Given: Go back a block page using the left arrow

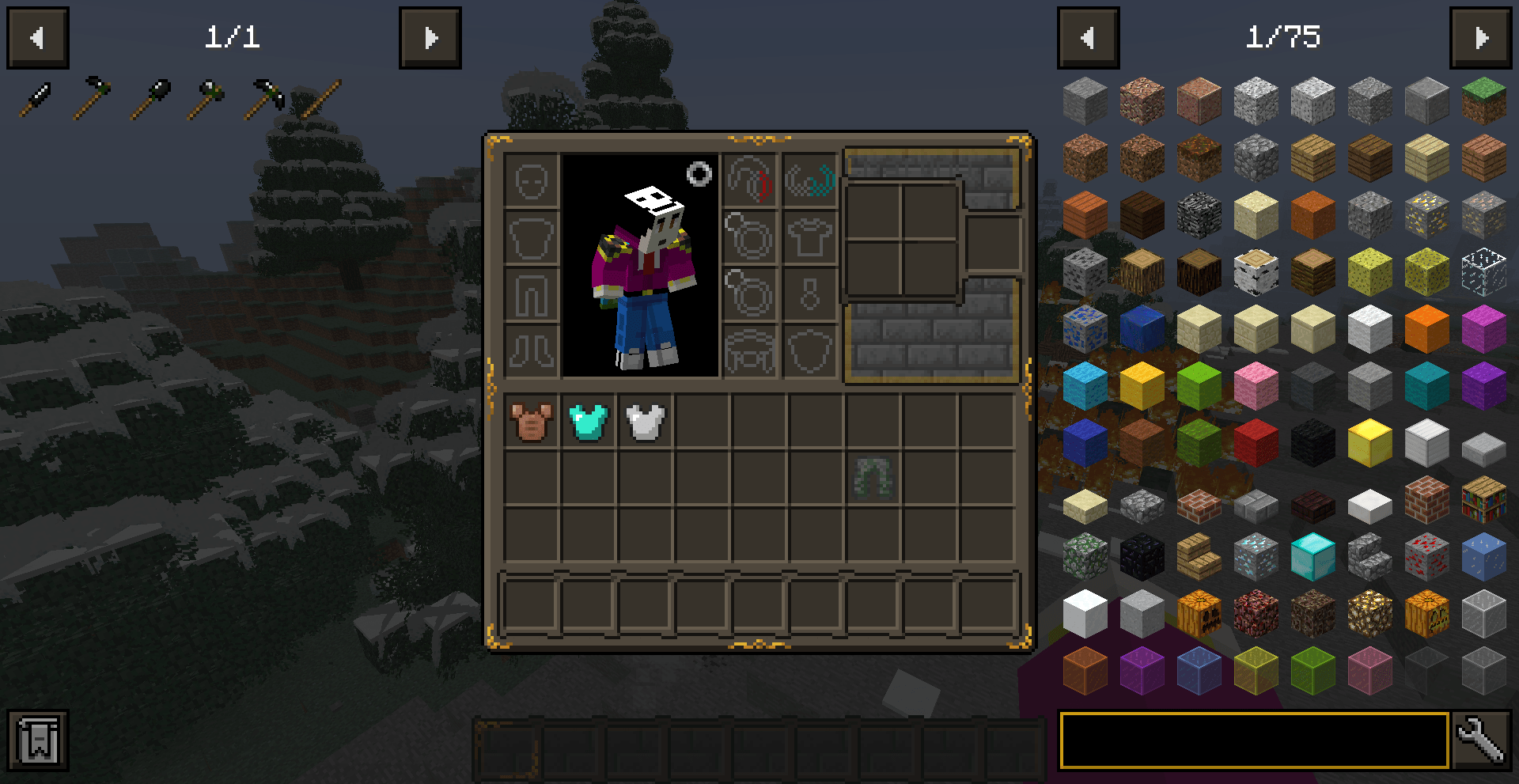Looking at the screenshot, I should pyautogui.click(x=1088, y=37).
